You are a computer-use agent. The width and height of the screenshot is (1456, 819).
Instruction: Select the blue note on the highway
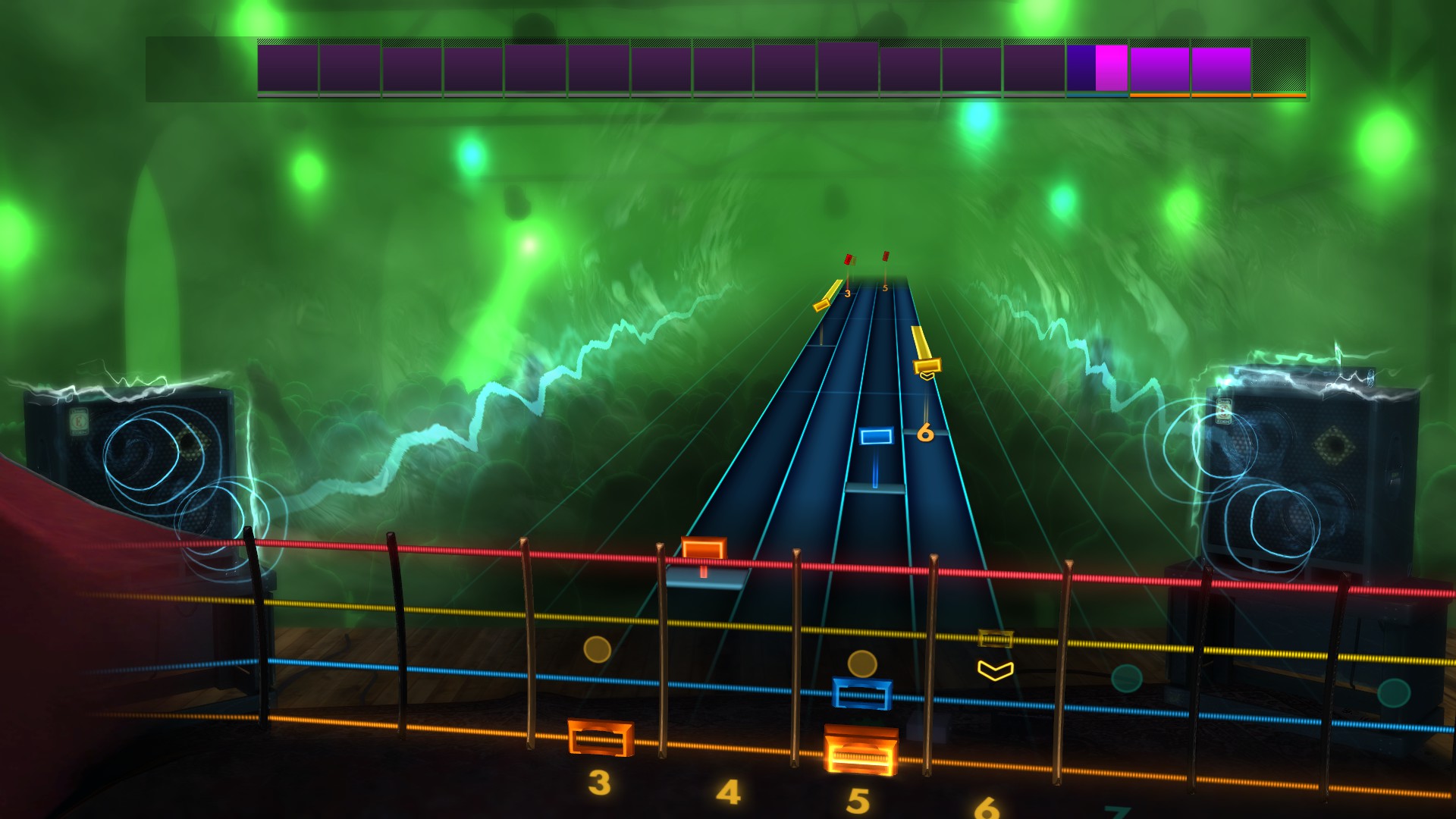[x=876, y=435]
